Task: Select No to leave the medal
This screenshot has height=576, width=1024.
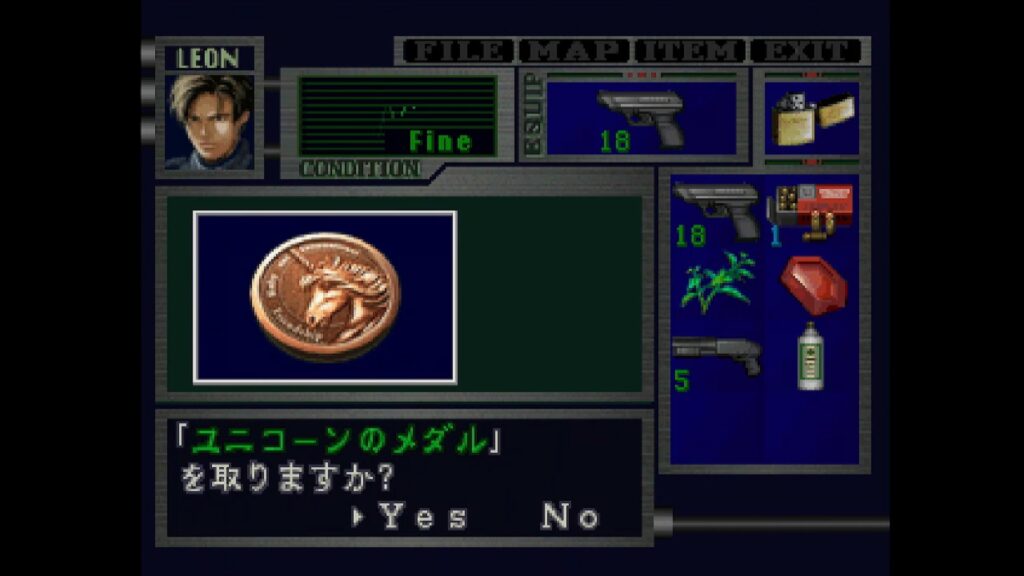Action: (571, 516)
